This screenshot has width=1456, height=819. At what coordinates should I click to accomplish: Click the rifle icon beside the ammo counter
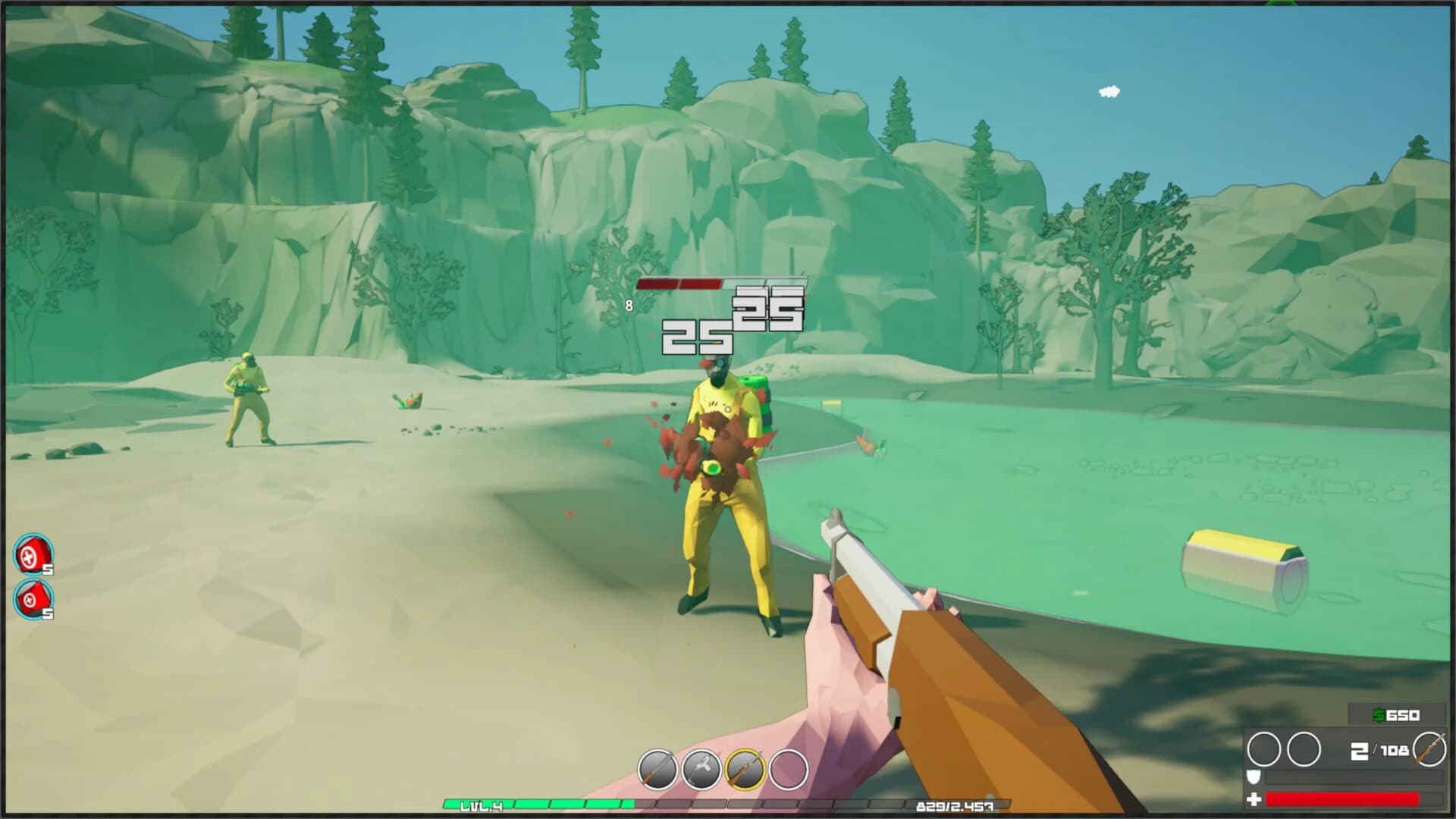(x=1432, y=749)
